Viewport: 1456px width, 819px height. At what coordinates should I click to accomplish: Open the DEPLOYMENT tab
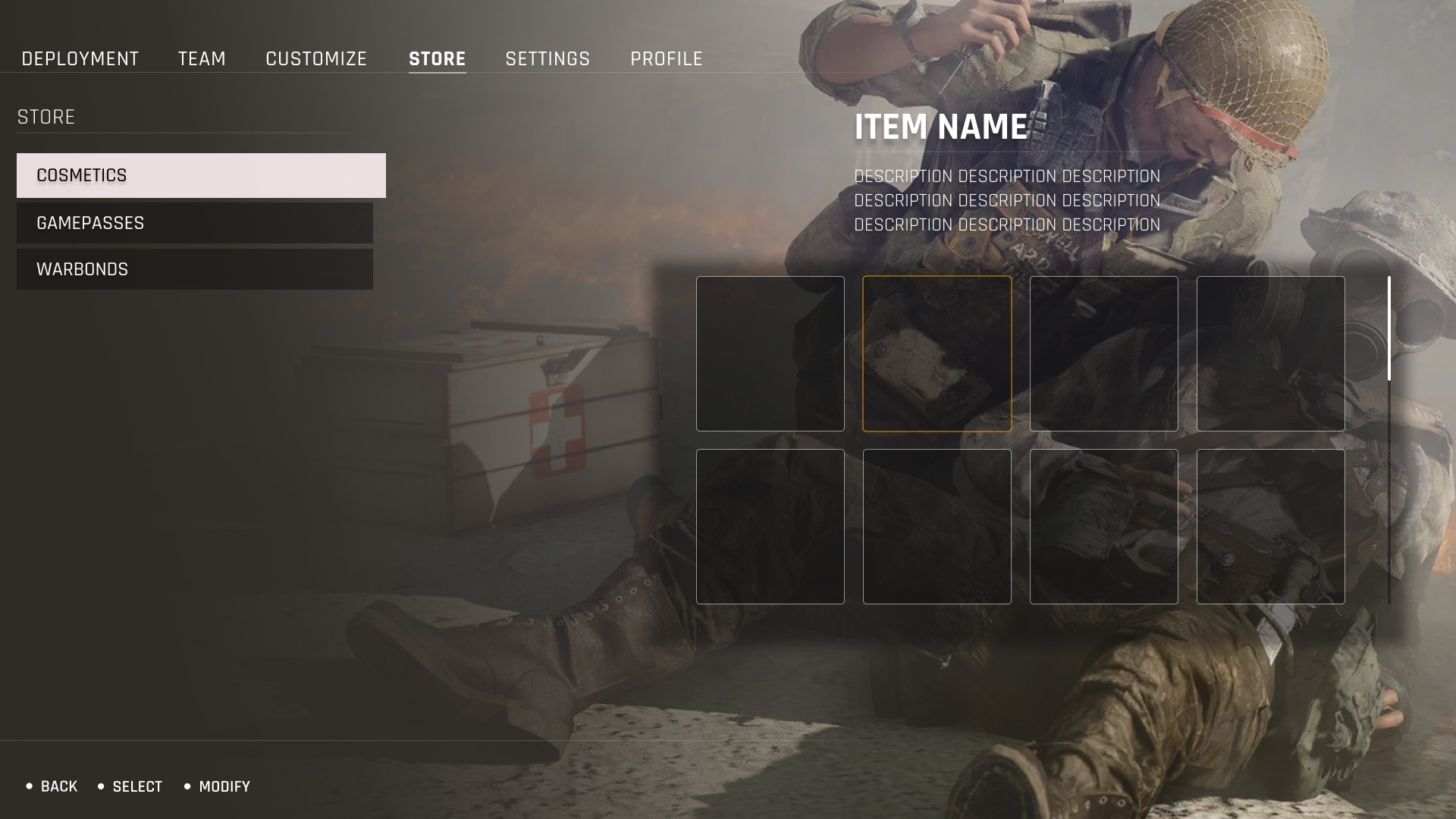[80, 58]
